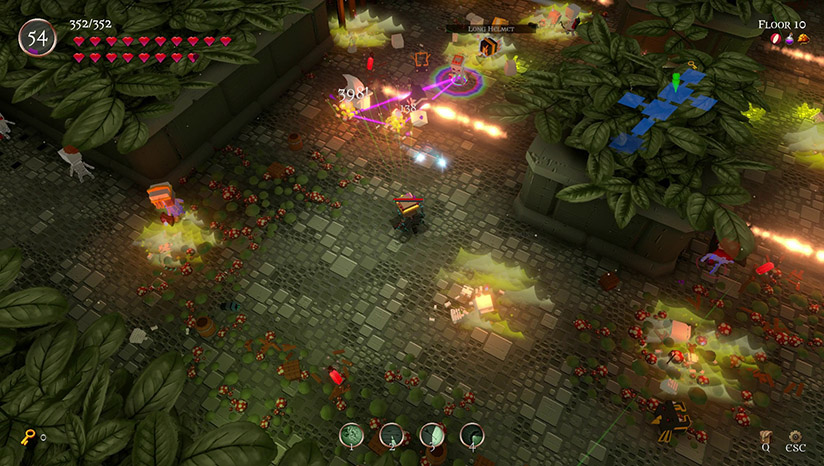
Task: Activate ability slot 3 in the skill bar
Action: tap(431, 434)
